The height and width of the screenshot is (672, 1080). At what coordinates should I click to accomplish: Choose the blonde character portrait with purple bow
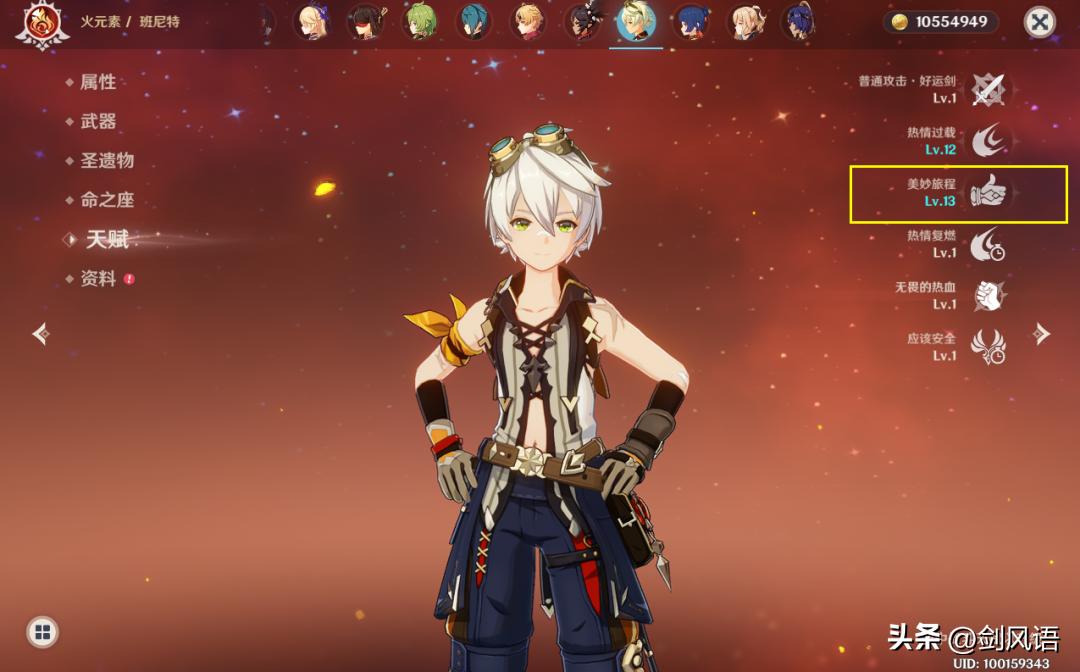point(312,21)
